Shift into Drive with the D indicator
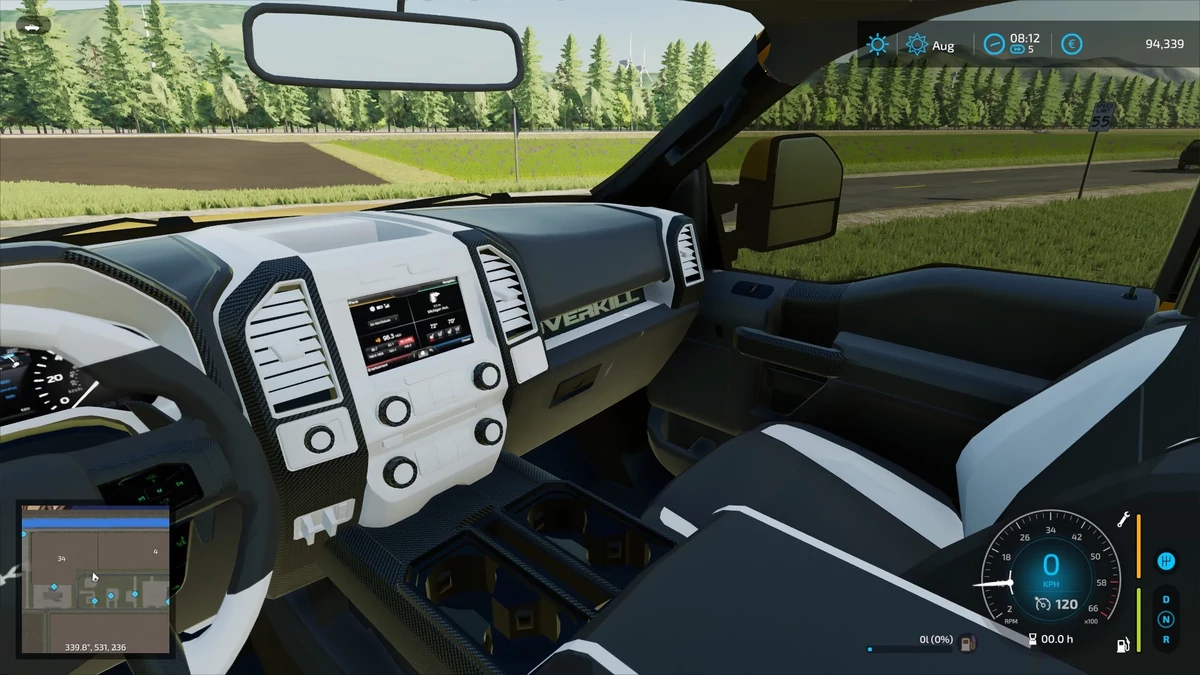Viewport: 1200px width, 675px height. (x=1165, y=600)
